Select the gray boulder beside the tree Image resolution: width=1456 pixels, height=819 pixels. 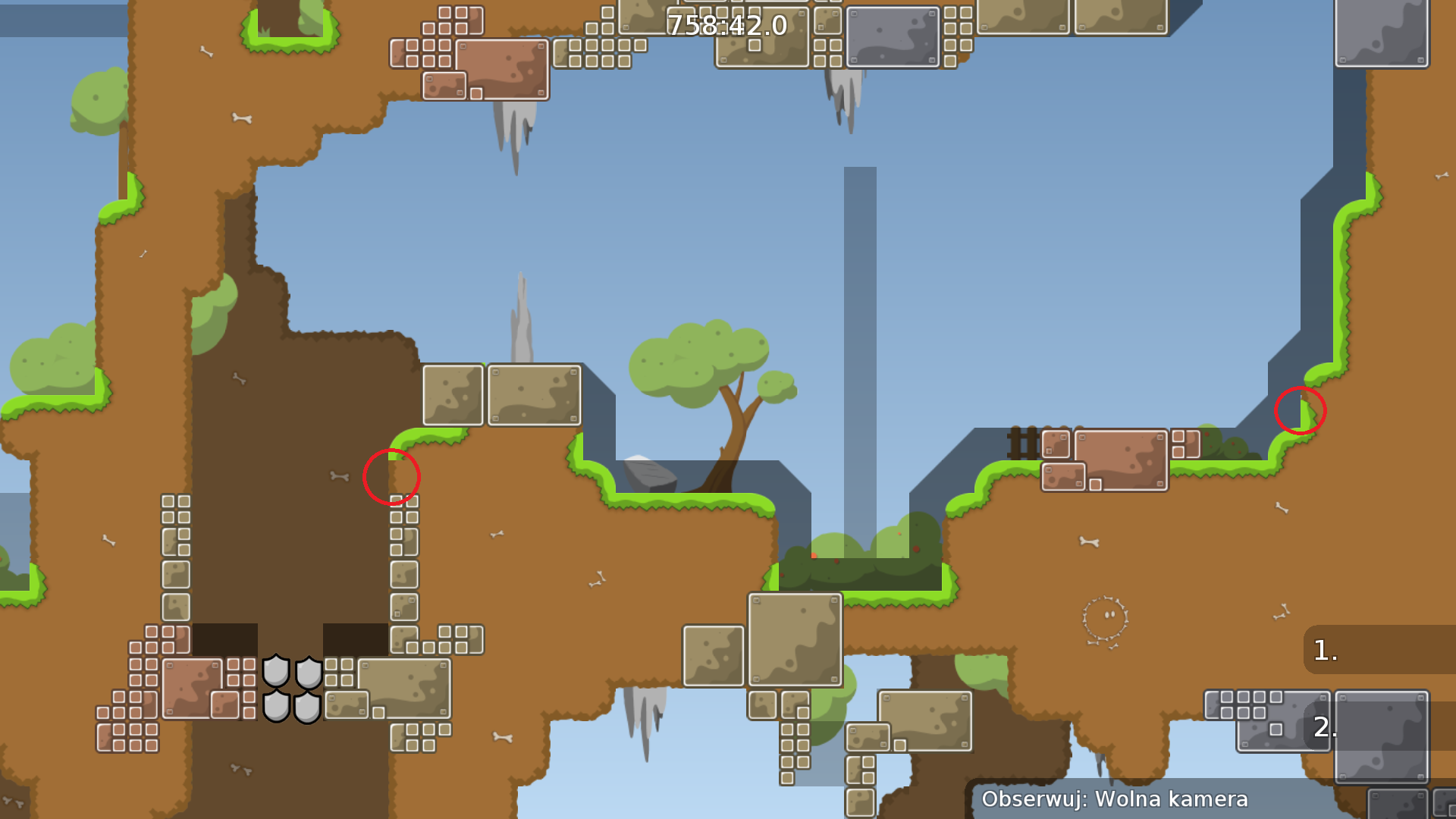pyautogui.click(x=650, y=474)
